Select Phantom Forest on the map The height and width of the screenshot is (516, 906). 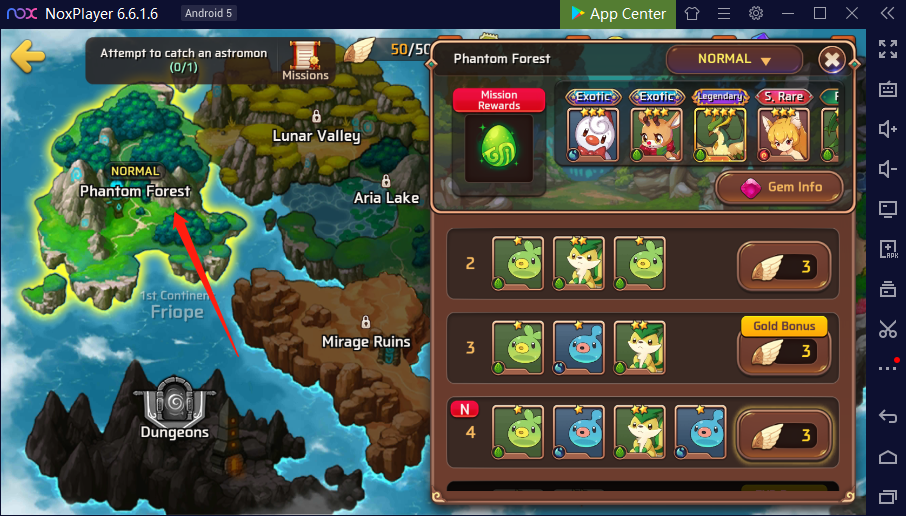pyautogui.click(x=135, y=190)
